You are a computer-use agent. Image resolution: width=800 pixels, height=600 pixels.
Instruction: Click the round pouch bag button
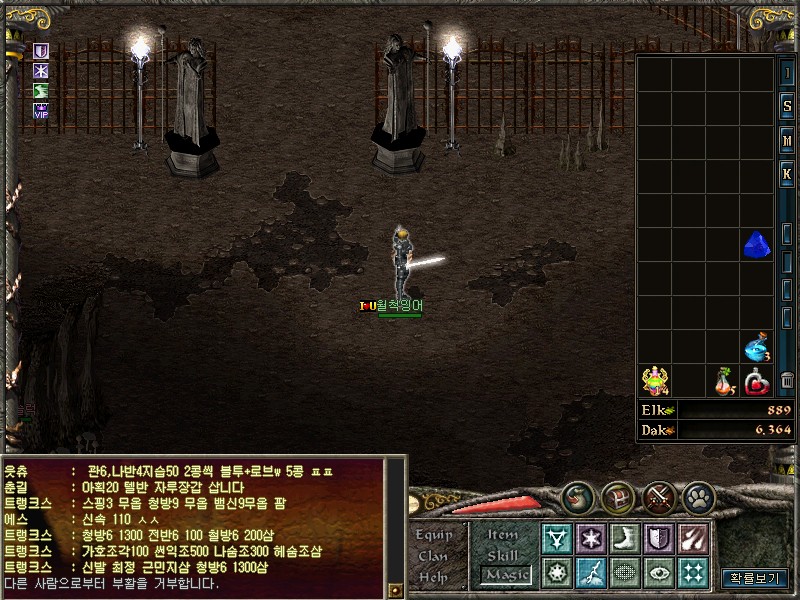coord(577,495)
